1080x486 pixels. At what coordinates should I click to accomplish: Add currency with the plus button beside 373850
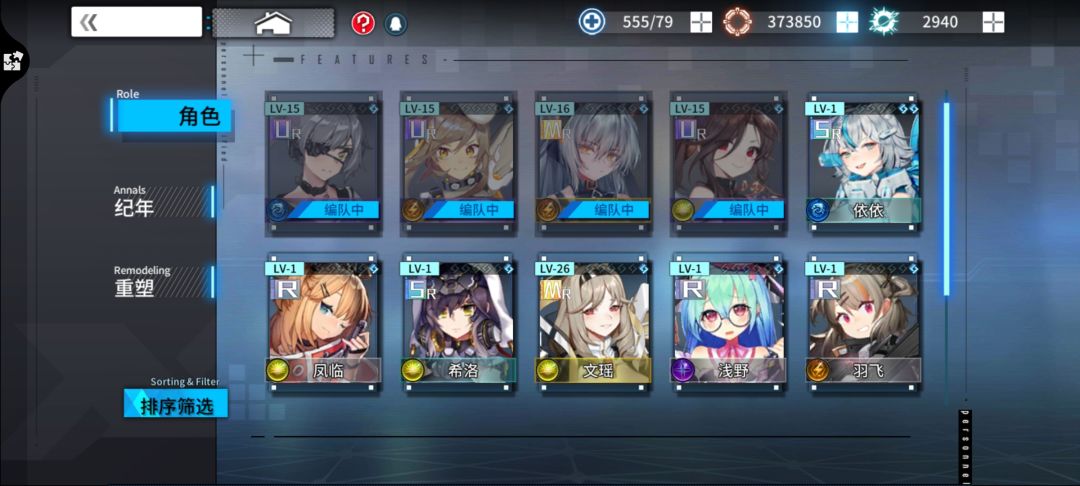click(x=847, y=22)
